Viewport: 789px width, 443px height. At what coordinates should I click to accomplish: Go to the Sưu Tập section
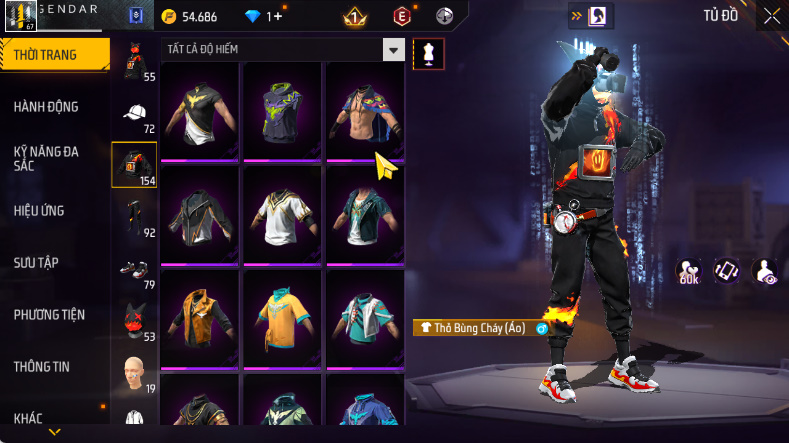pyautogui.click(x=36, y=263)
